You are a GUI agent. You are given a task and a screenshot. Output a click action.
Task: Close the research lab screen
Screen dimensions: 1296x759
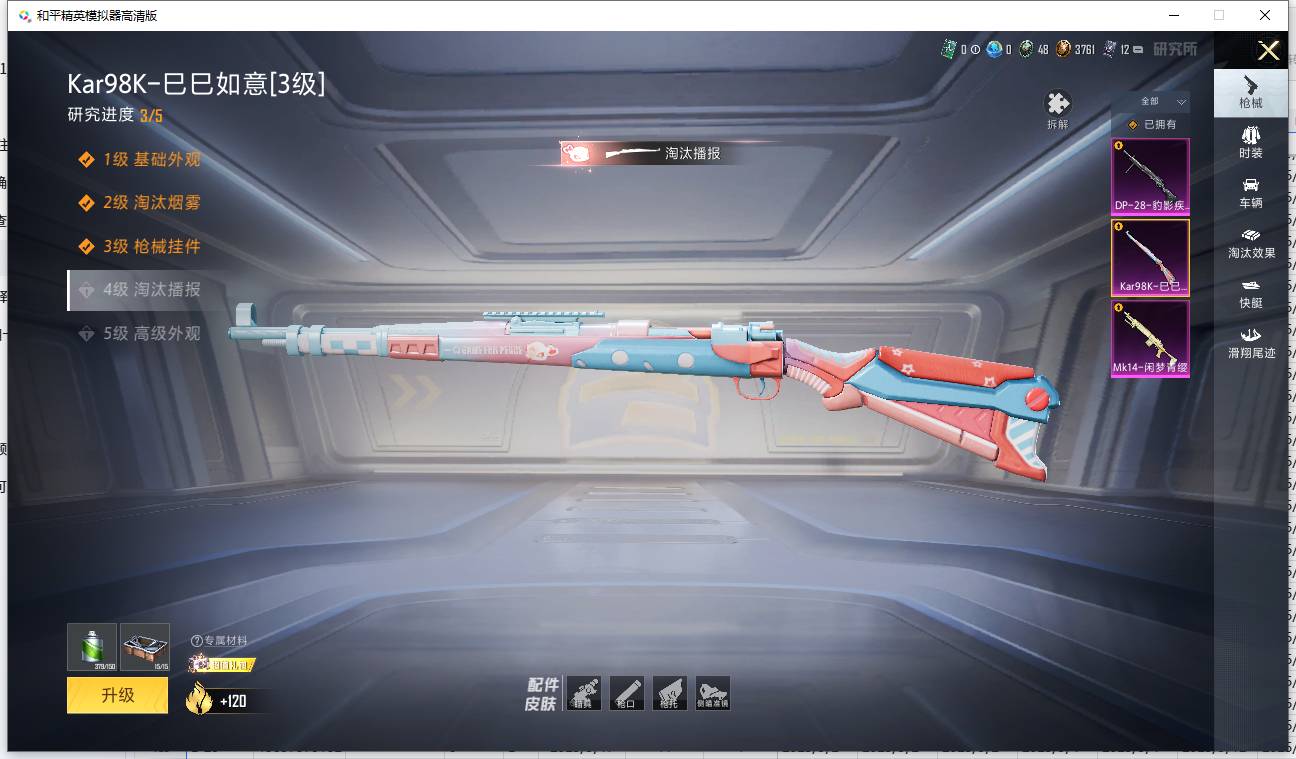tap(1268, 51)
